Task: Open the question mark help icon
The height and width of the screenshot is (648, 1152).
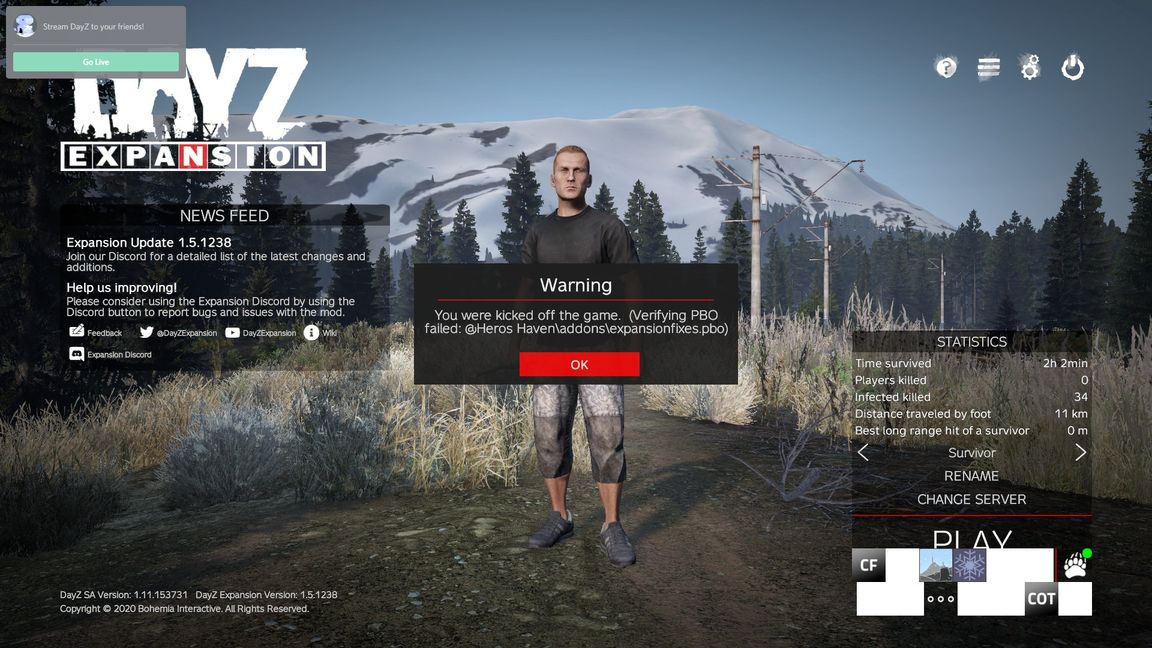Action: 945,67
